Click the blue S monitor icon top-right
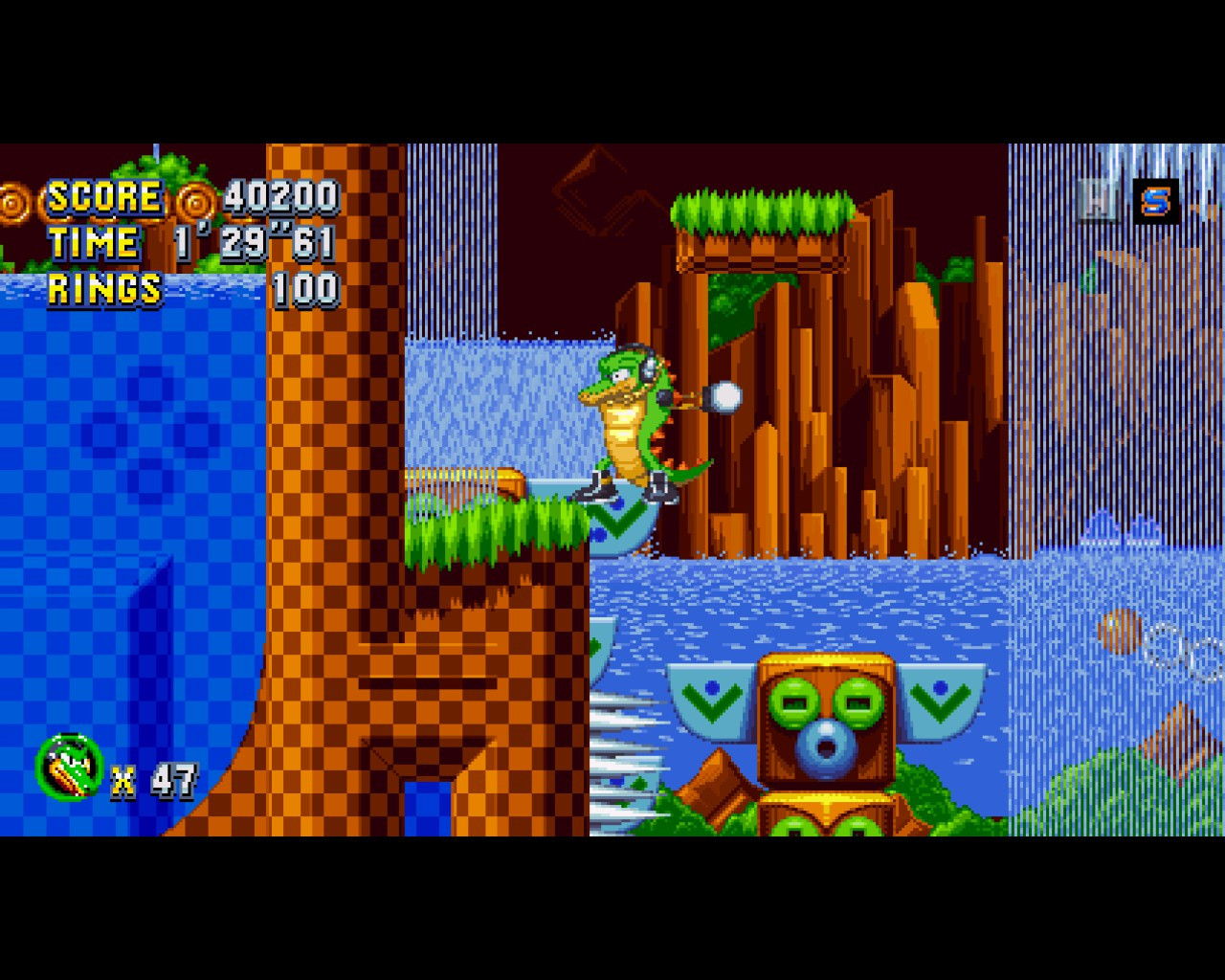This screenshot has width=1225, height=980. pyautogui.click(x=1155, y=201)
